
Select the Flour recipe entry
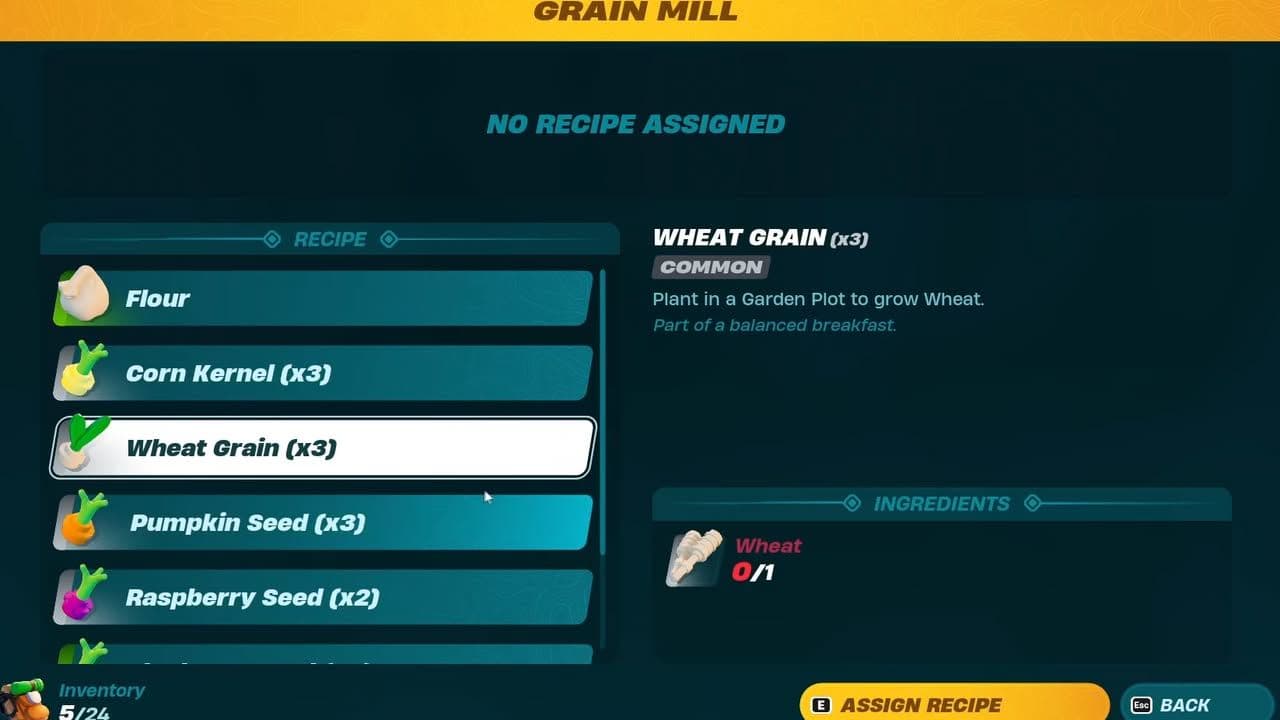click(x=320, y=297)
